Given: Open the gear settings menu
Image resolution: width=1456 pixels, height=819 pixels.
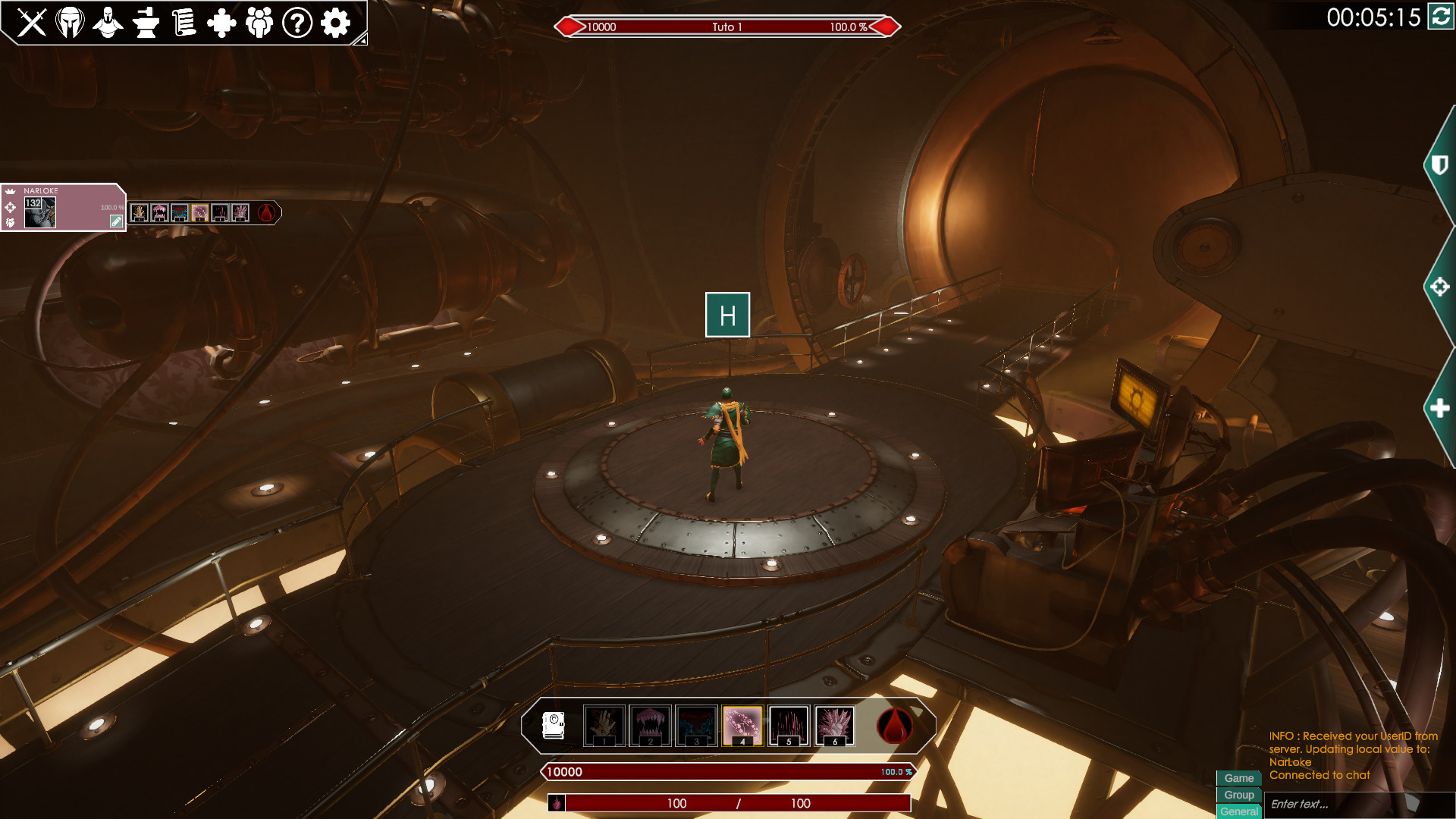Looking at the screenshot, I should 335,23.
